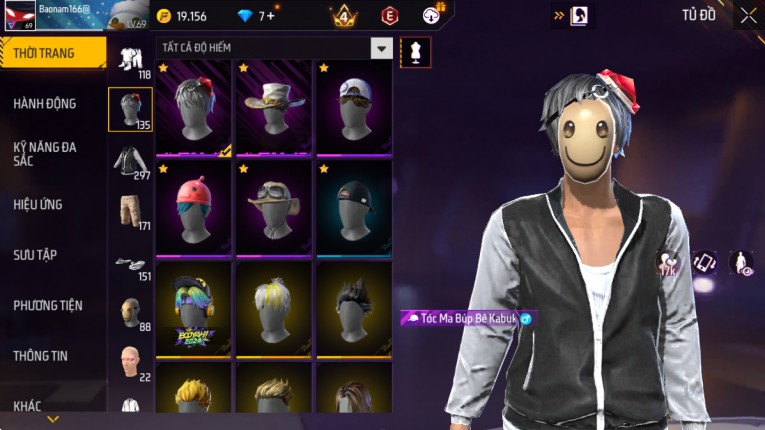Pick the Booyah 2024 rainbow hair item
Screen dimensions: 765x430
click(193, 308)
